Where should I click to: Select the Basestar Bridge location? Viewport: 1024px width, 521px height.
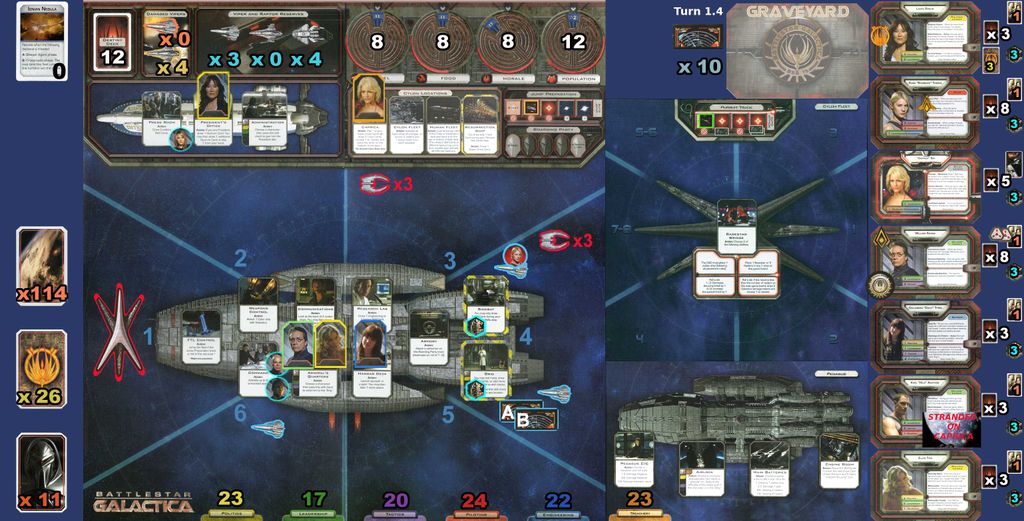coord(736,225)
